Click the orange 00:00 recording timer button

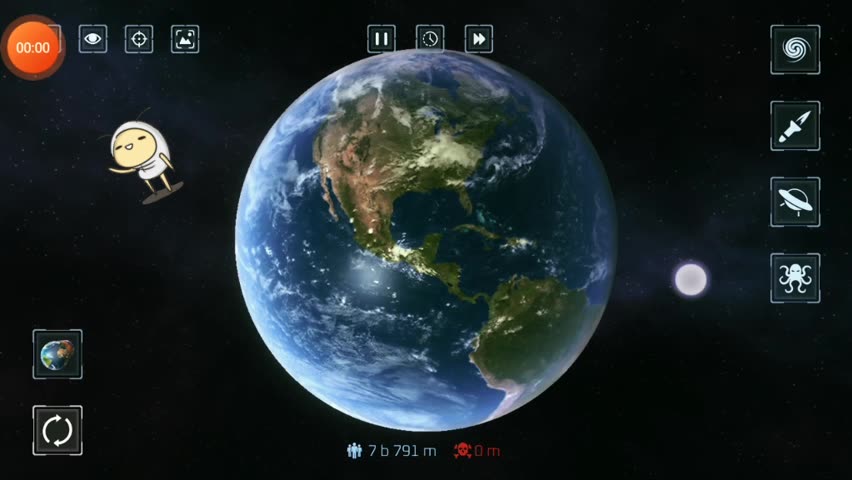click(33, 47)
